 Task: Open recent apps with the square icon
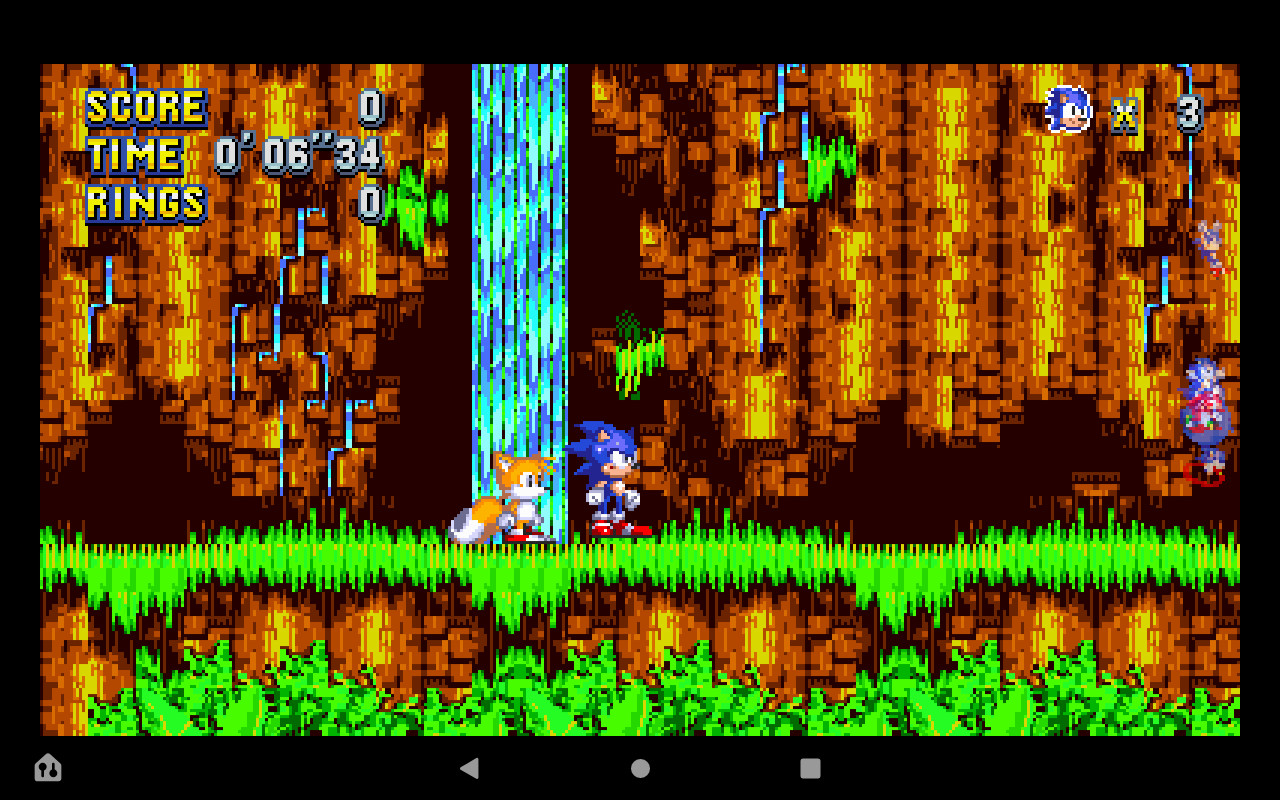(810, 768)
